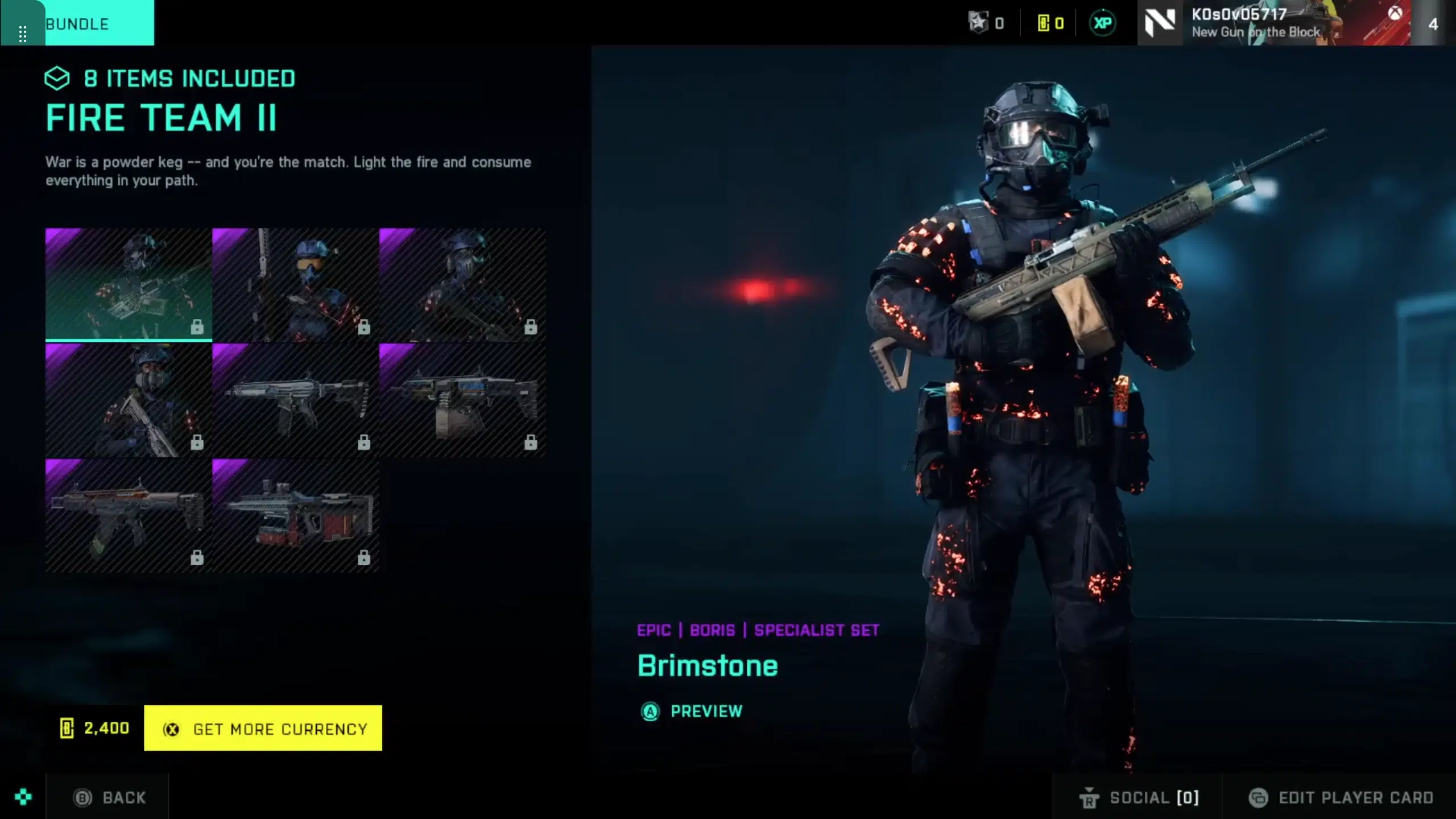
Task: Select the silver-grey submachine gun skin
Action: (x=295, y=400)
